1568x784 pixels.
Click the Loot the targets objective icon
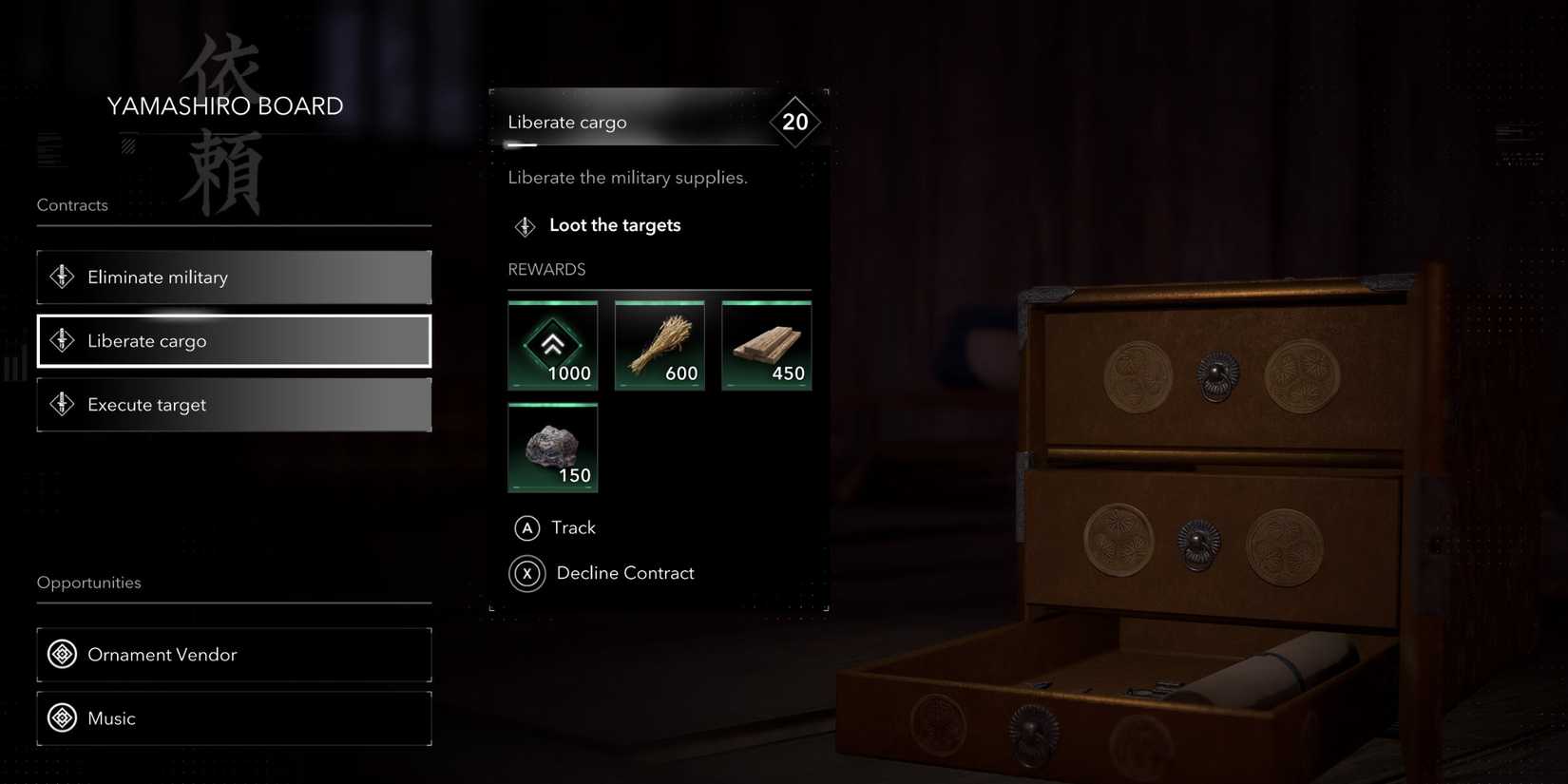click(x=524, y=225)
